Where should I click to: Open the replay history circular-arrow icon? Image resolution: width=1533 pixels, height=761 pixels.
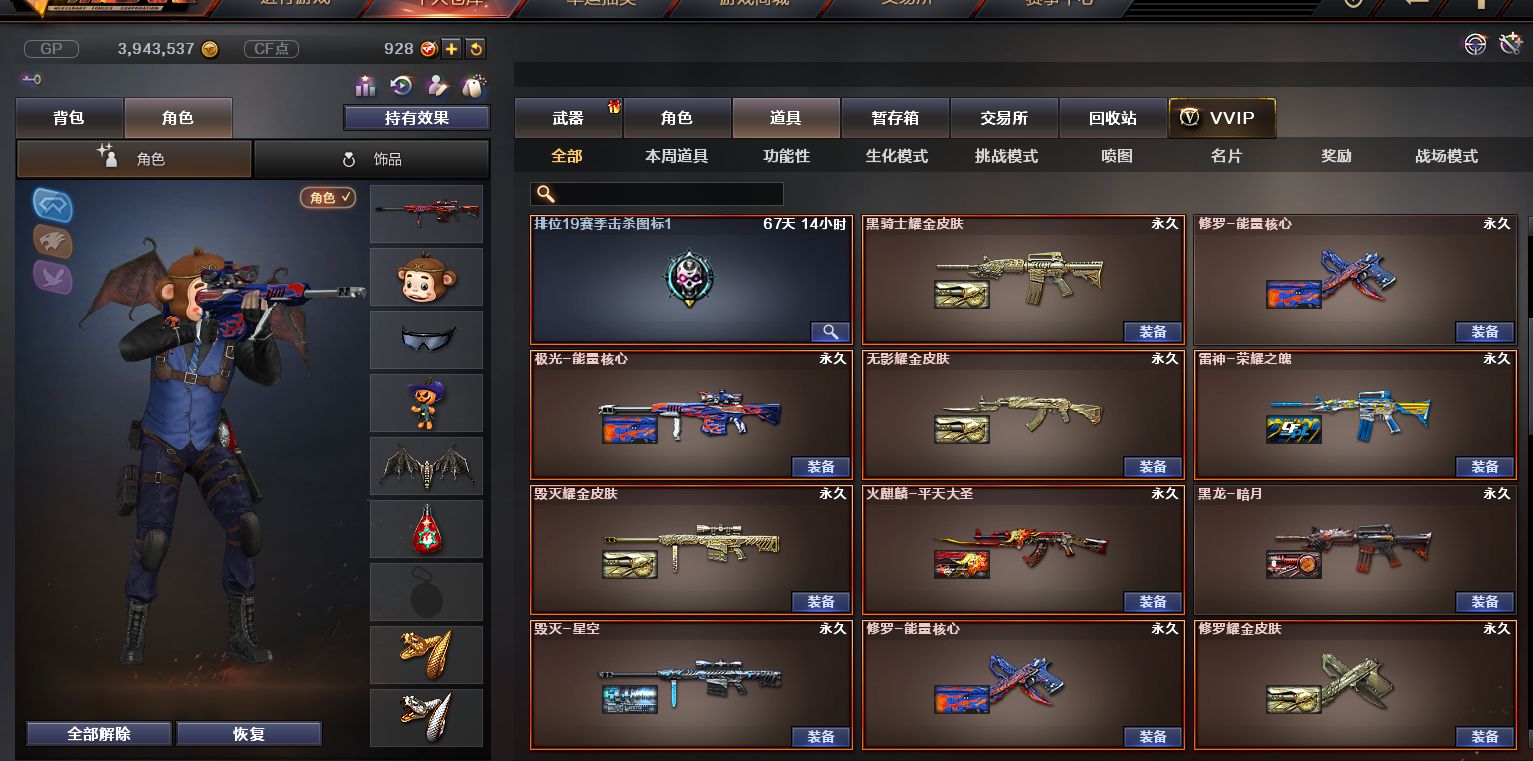point(401,85)
